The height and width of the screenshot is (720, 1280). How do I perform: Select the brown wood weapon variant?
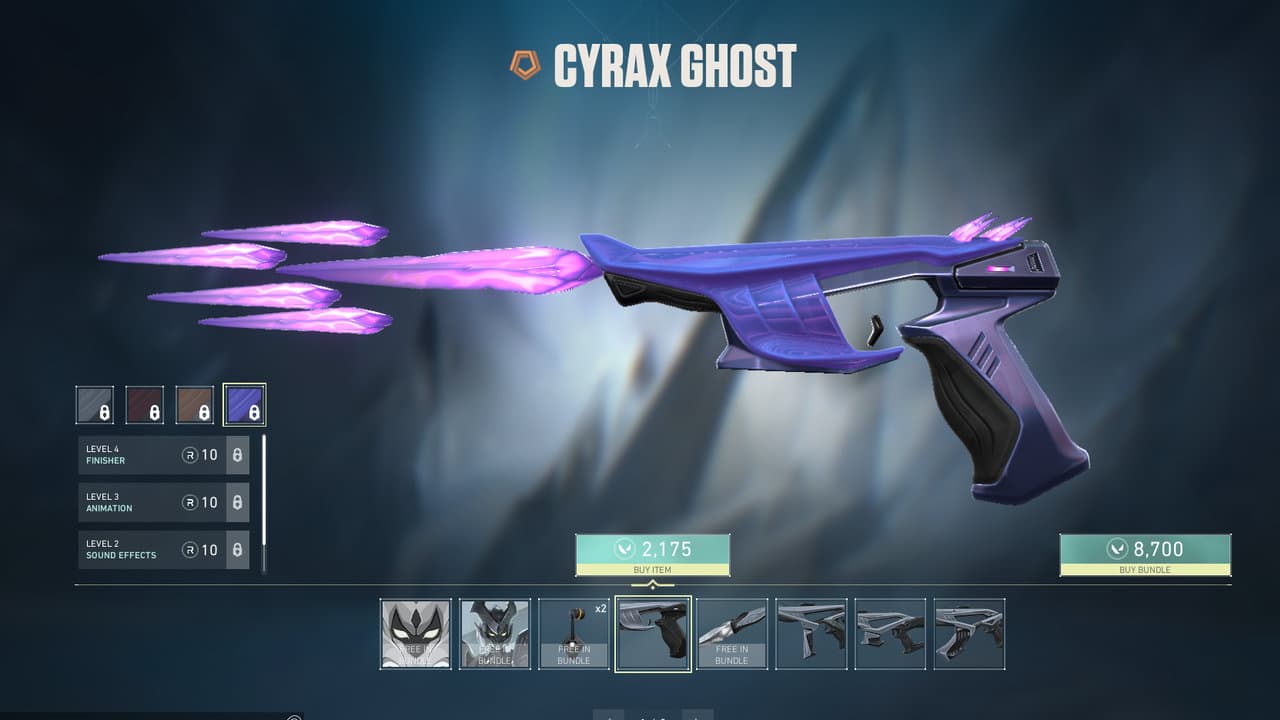[x=196, y=403]
